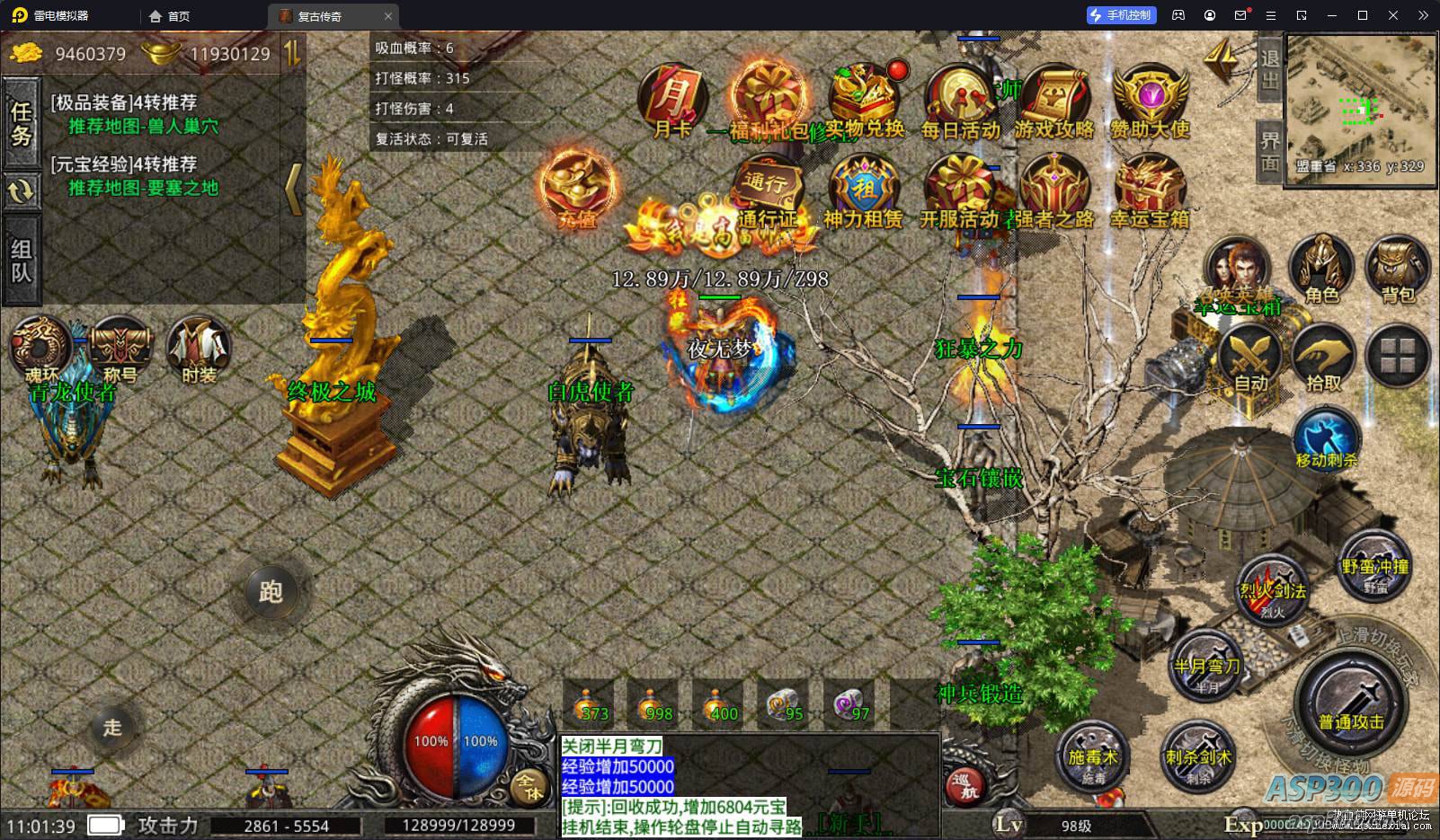1440x840 pixels.
Task: Open the 游戏攻略 game guide
Action: coord(1053,101)
